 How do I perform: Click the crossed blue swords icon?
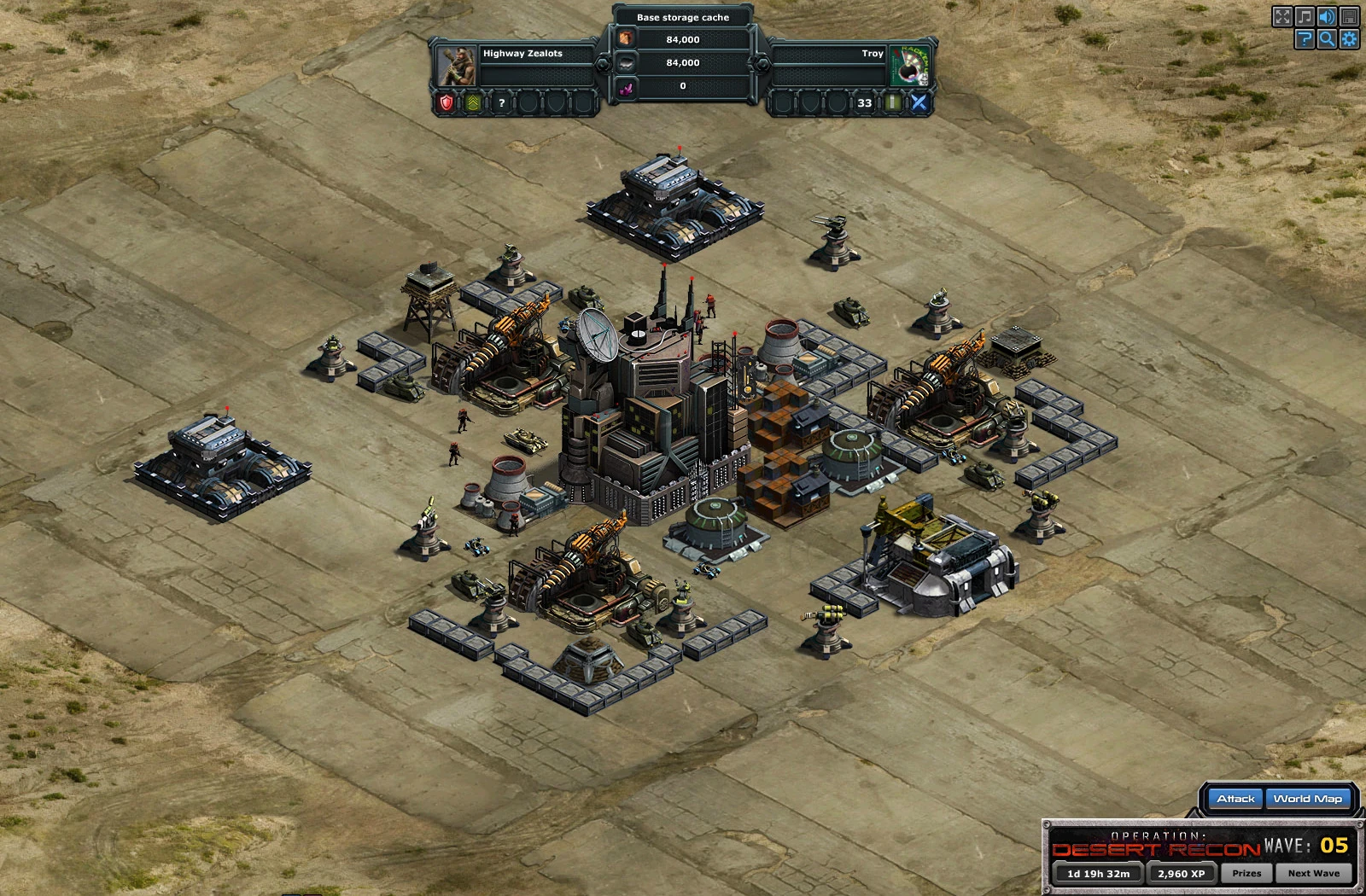919,103
